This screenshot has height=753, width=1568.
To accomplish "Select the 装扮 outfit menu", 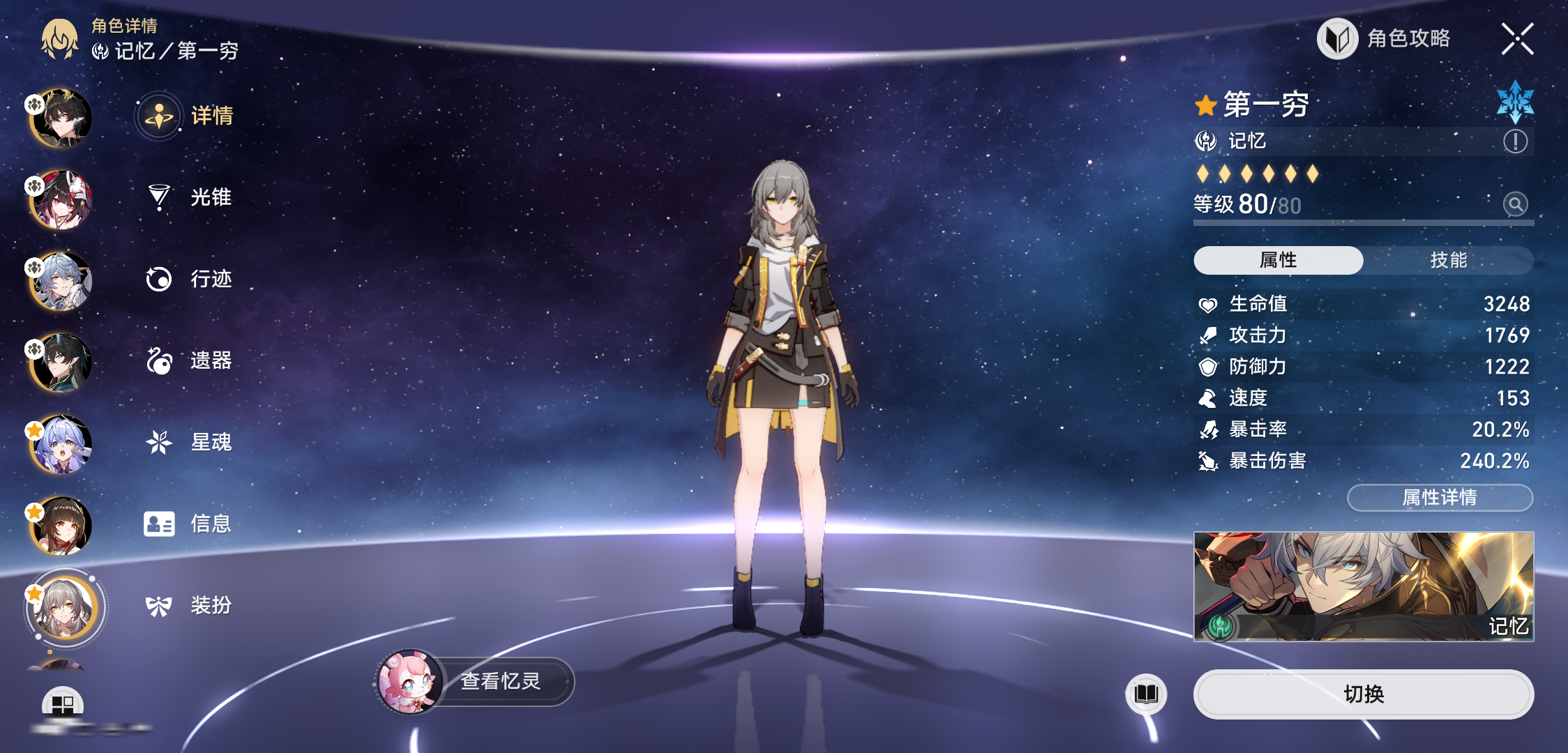I will (x=189, y=605).
